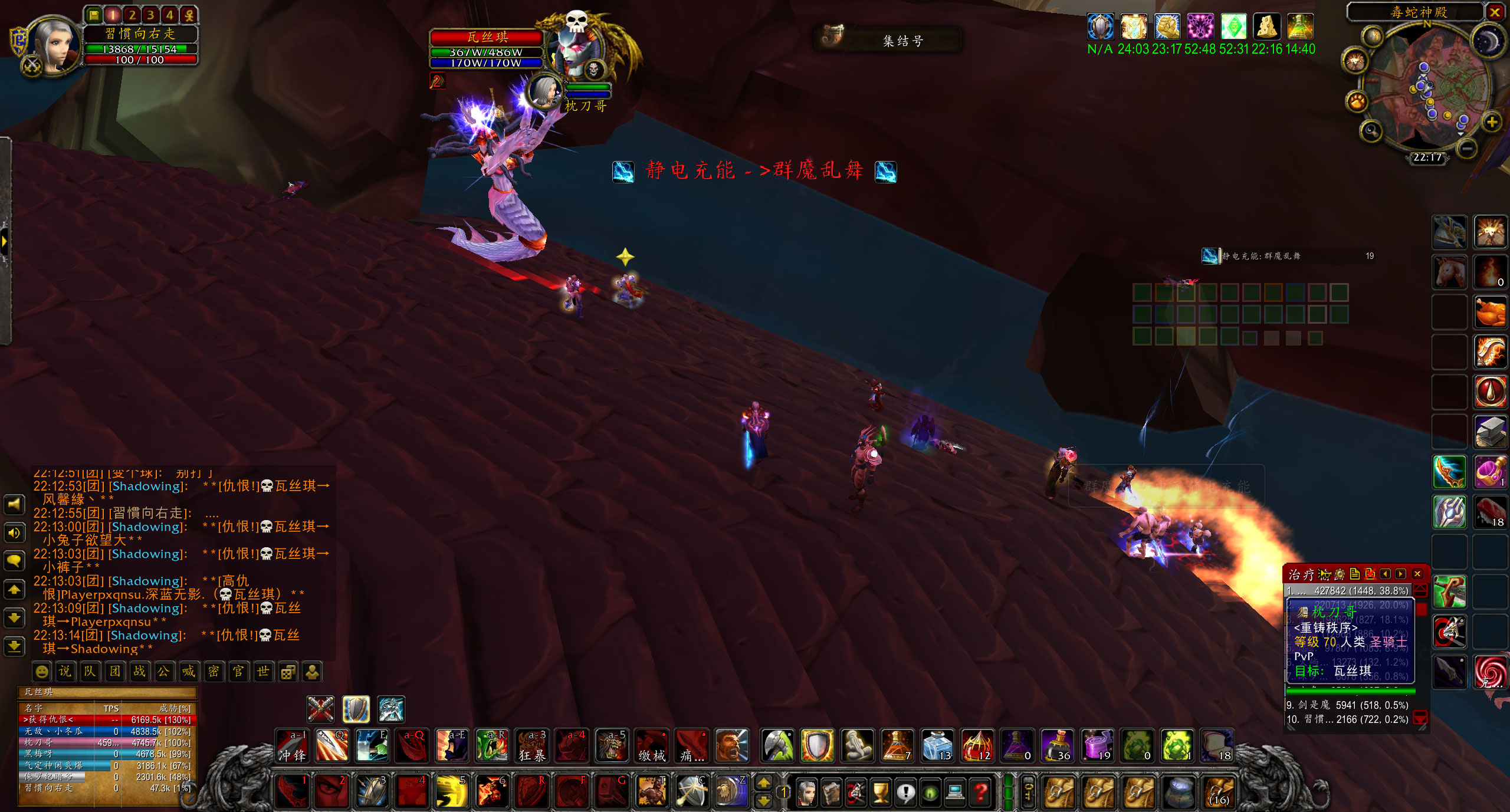Open the red question mark help button
The height and width of the screenshot is (812, 1510).
pos(980,792)
